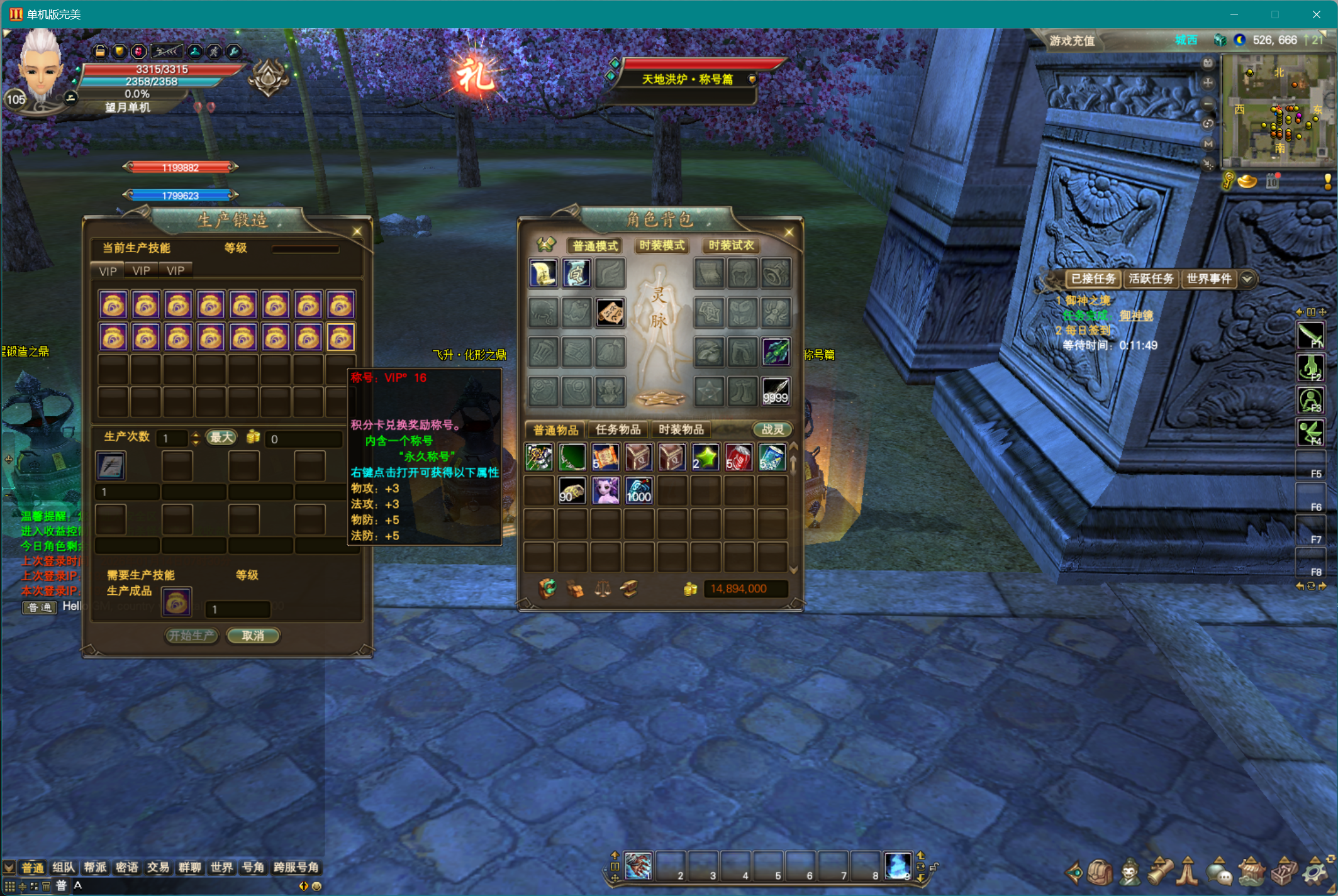Select the green star item in bag

click(705, 457)
